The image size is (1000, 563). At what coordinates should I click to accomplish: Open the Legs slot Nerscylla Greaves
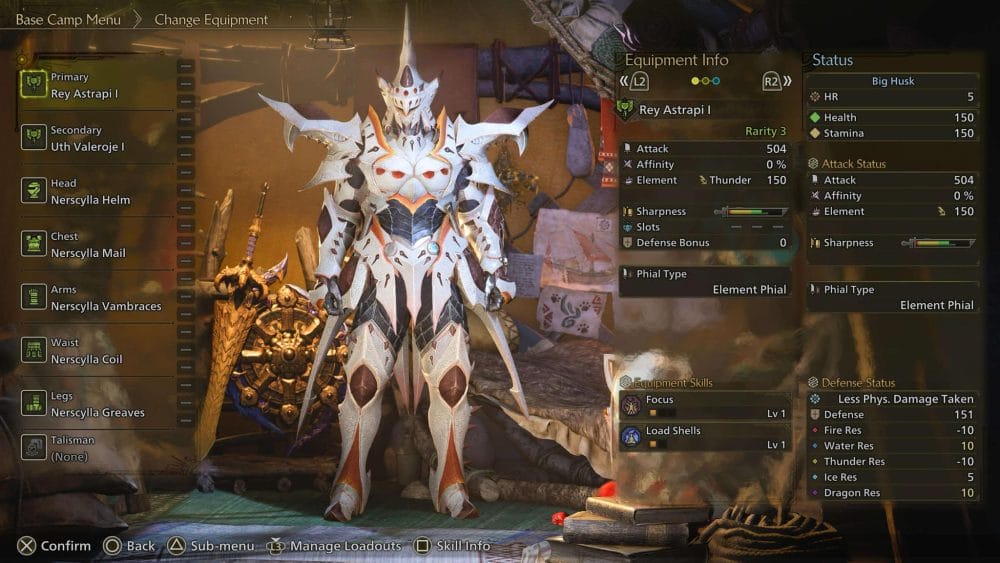(97, 405)
